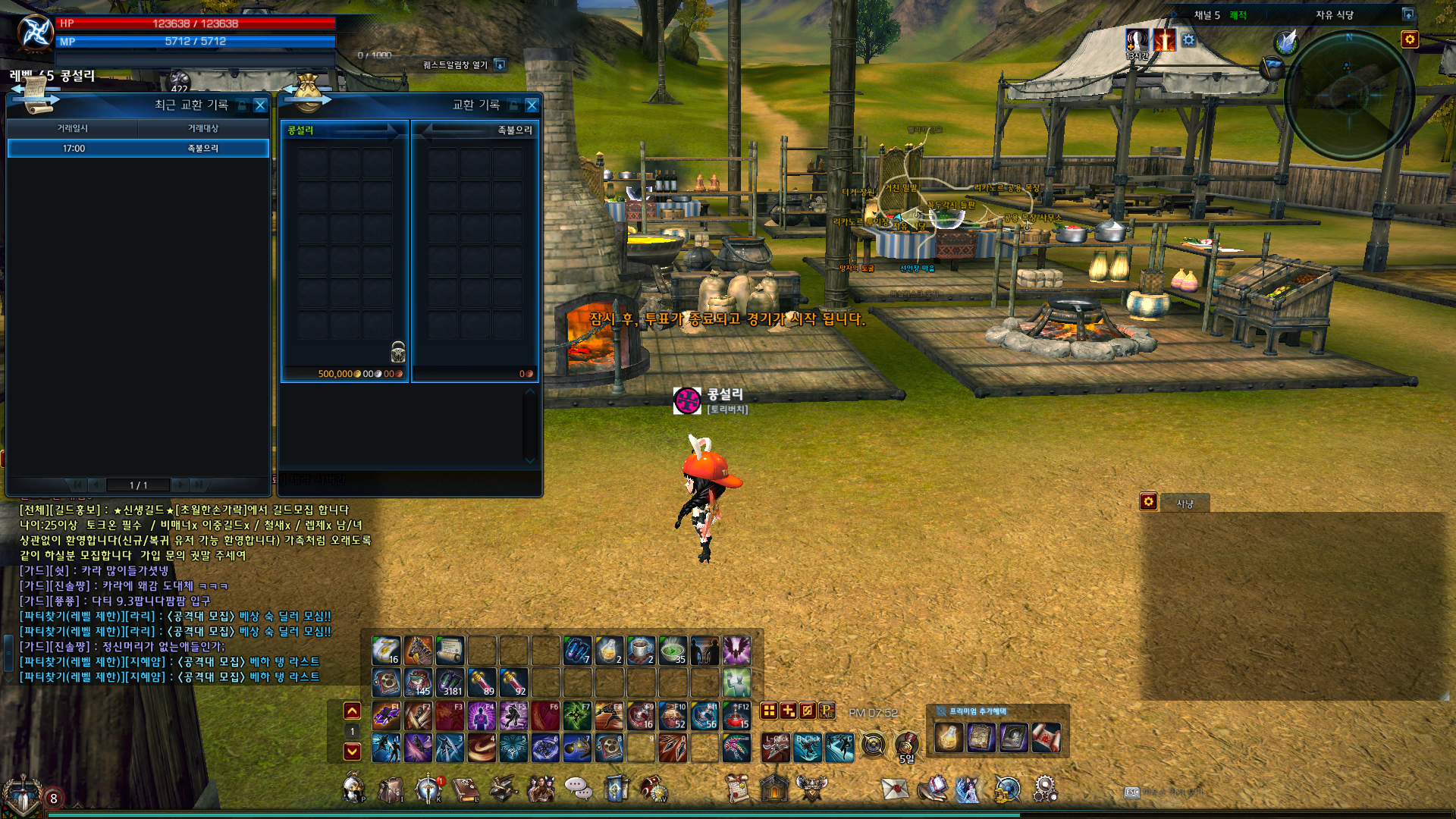1456x819 pixels.
Task: Toggle the lock icon on the 교환 기록 title bar
Action: point(513,105)
